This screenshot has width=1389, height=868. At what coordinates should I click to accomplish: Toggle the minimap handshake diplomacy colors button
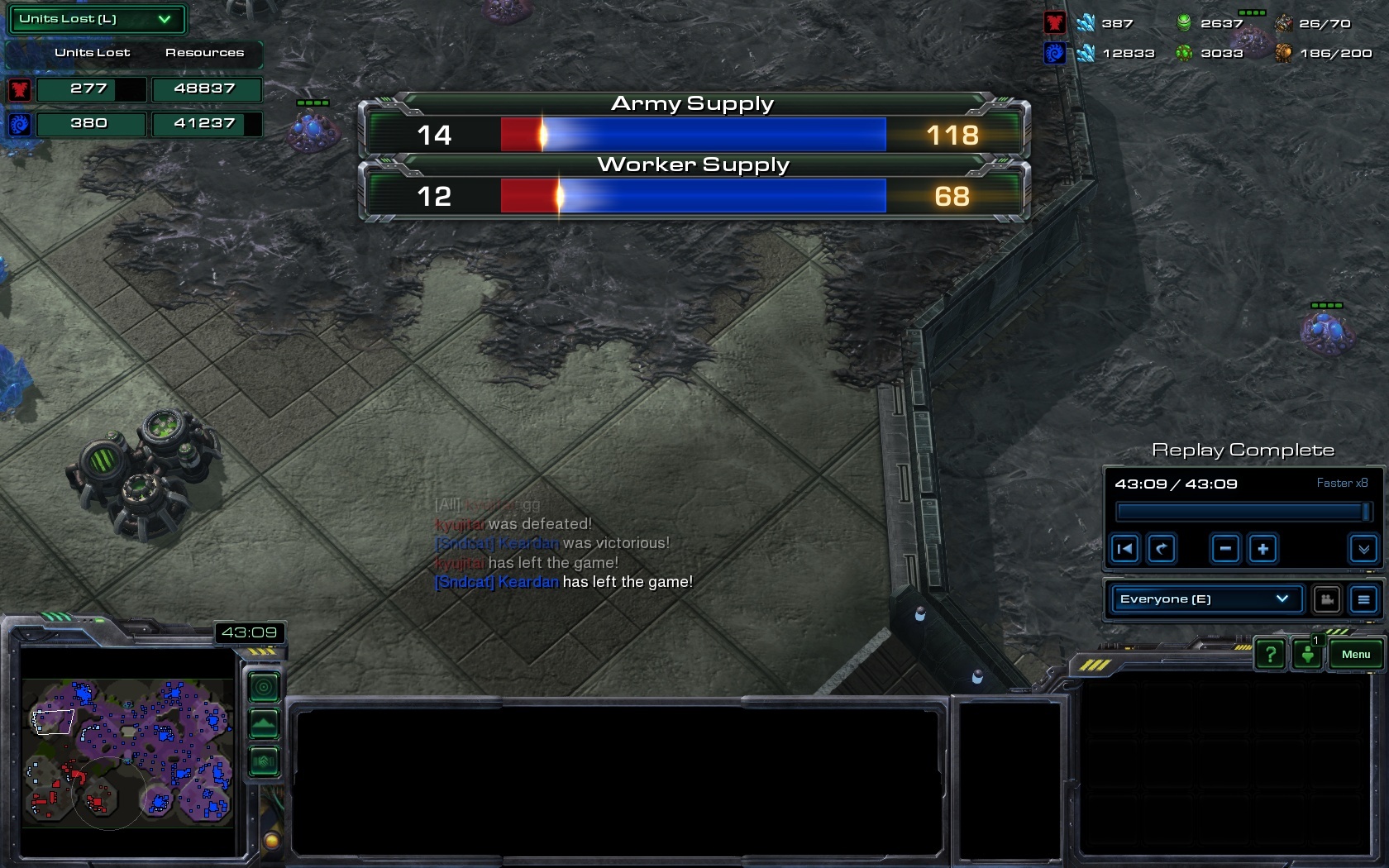265,761
